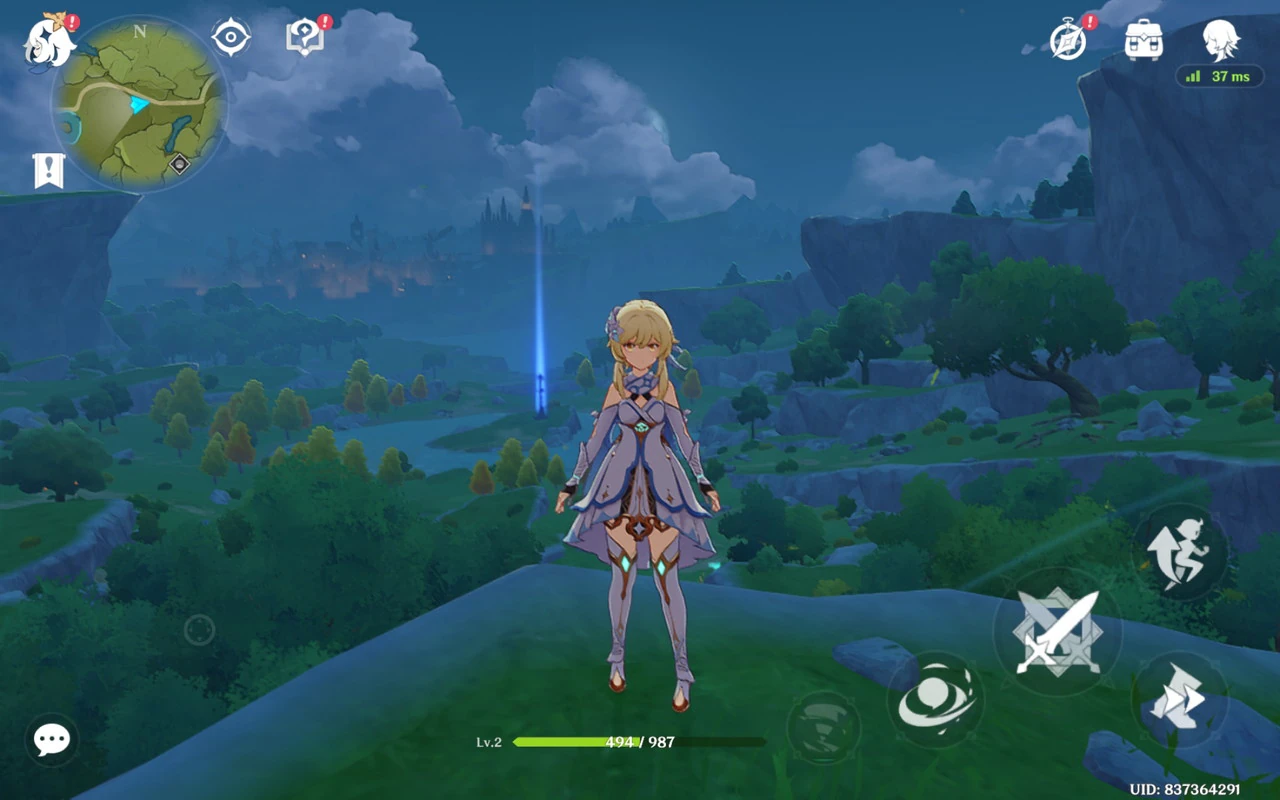This screenshot has width=1280, height=800.
Task: Toggle the elemental sight eye icon
Action: click(231, 38)
